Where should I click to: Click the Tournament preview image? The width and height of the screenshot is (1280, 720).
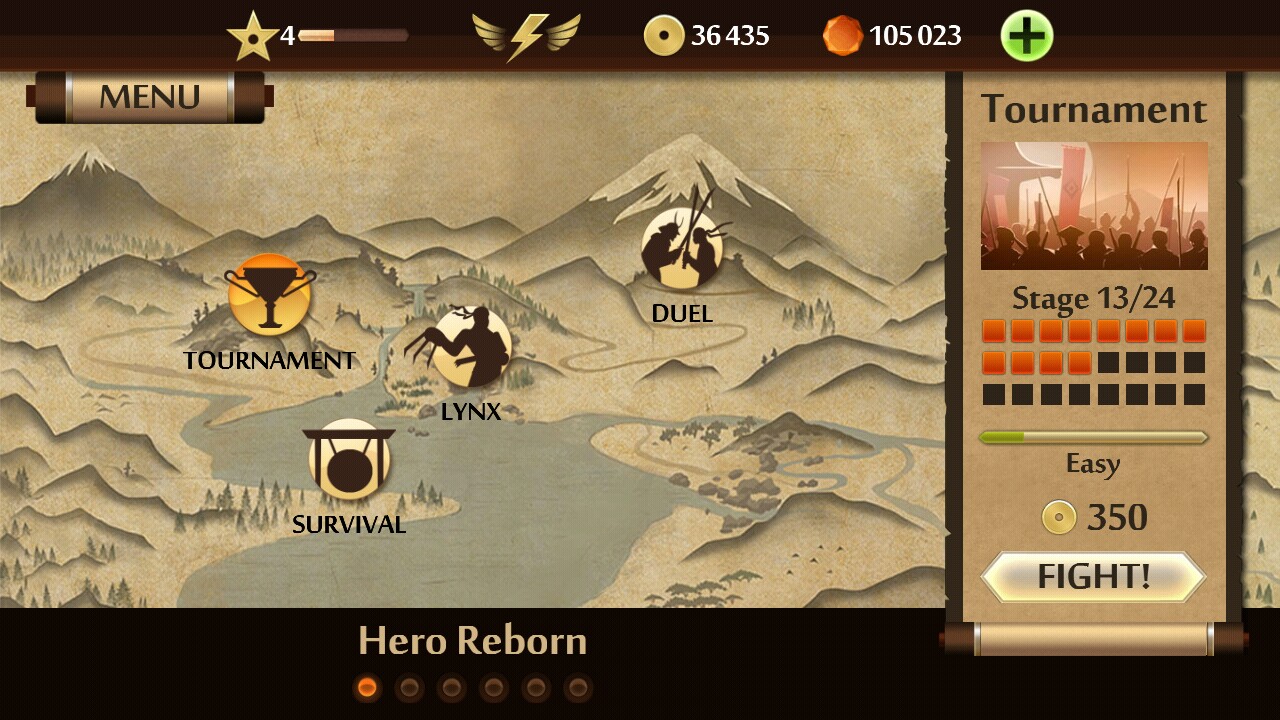1094,206
